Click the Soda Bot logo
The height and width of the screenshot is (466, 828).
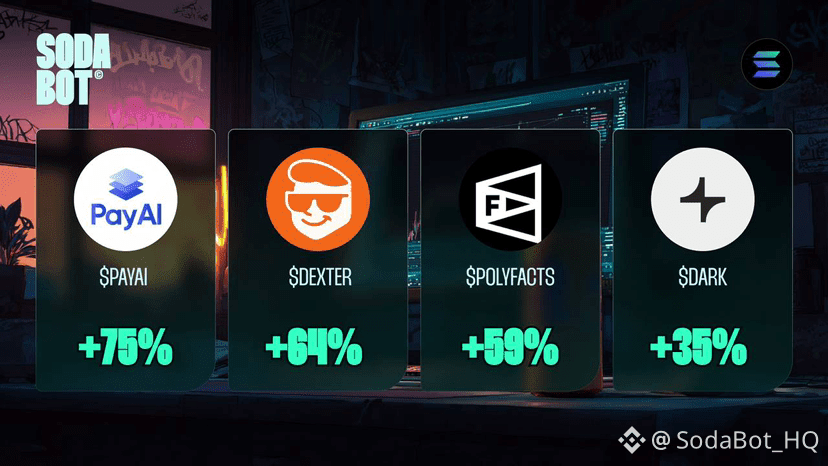click(x=70, y=70)
